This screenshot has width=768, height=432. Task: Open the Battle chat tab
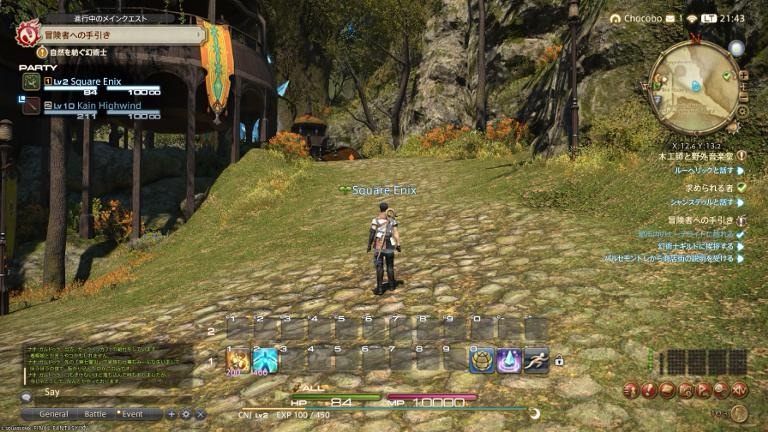click(95, 413)
